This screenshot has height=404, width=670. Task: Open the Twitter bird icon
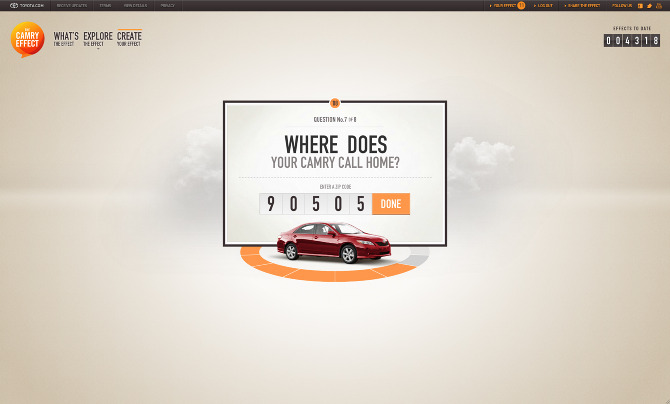pos(647,5)
